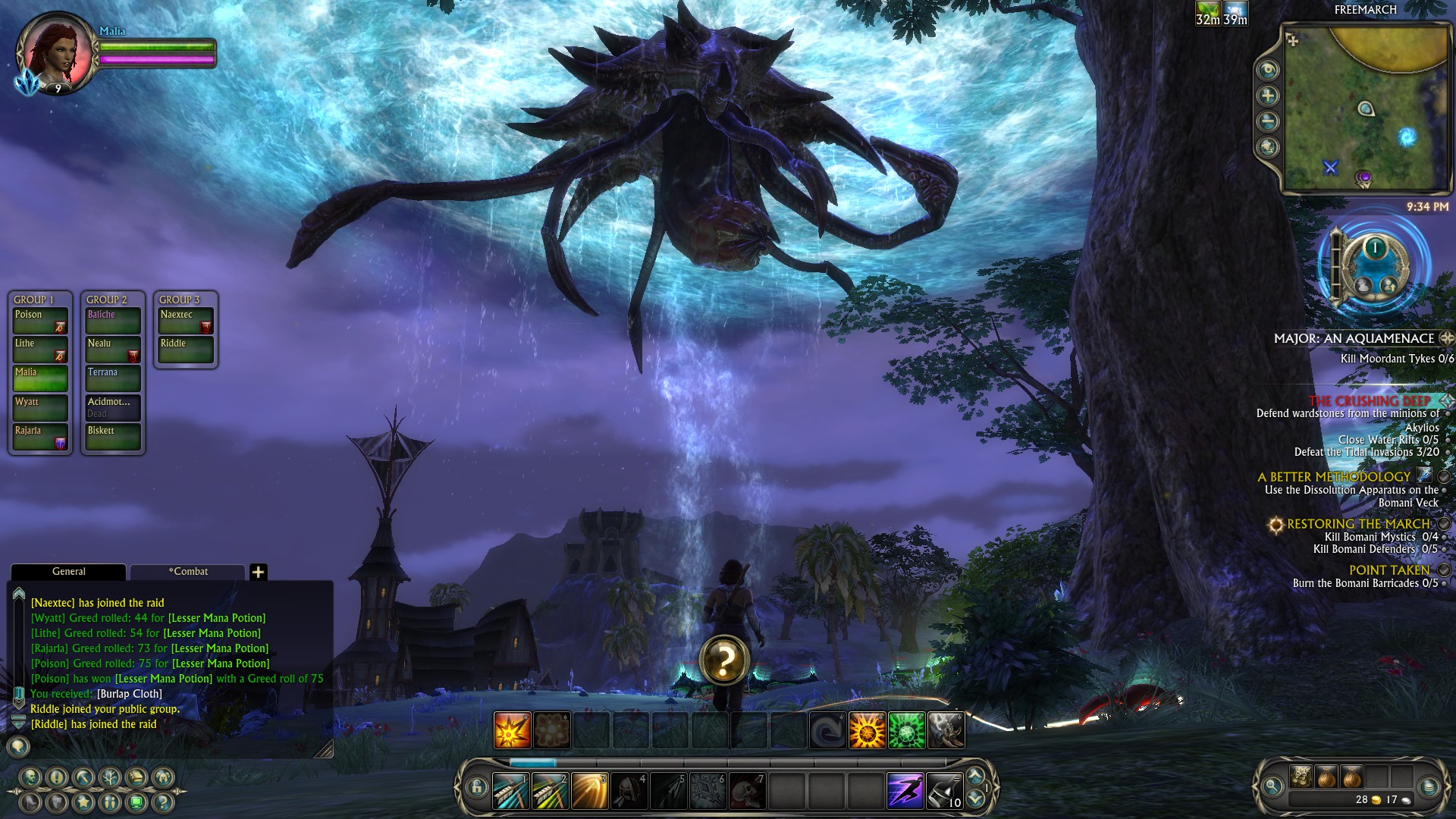Zoom in on the minimap with plus icon
The height and width of the screenshot is (819, 1456).
click(x=1266, y=94)
